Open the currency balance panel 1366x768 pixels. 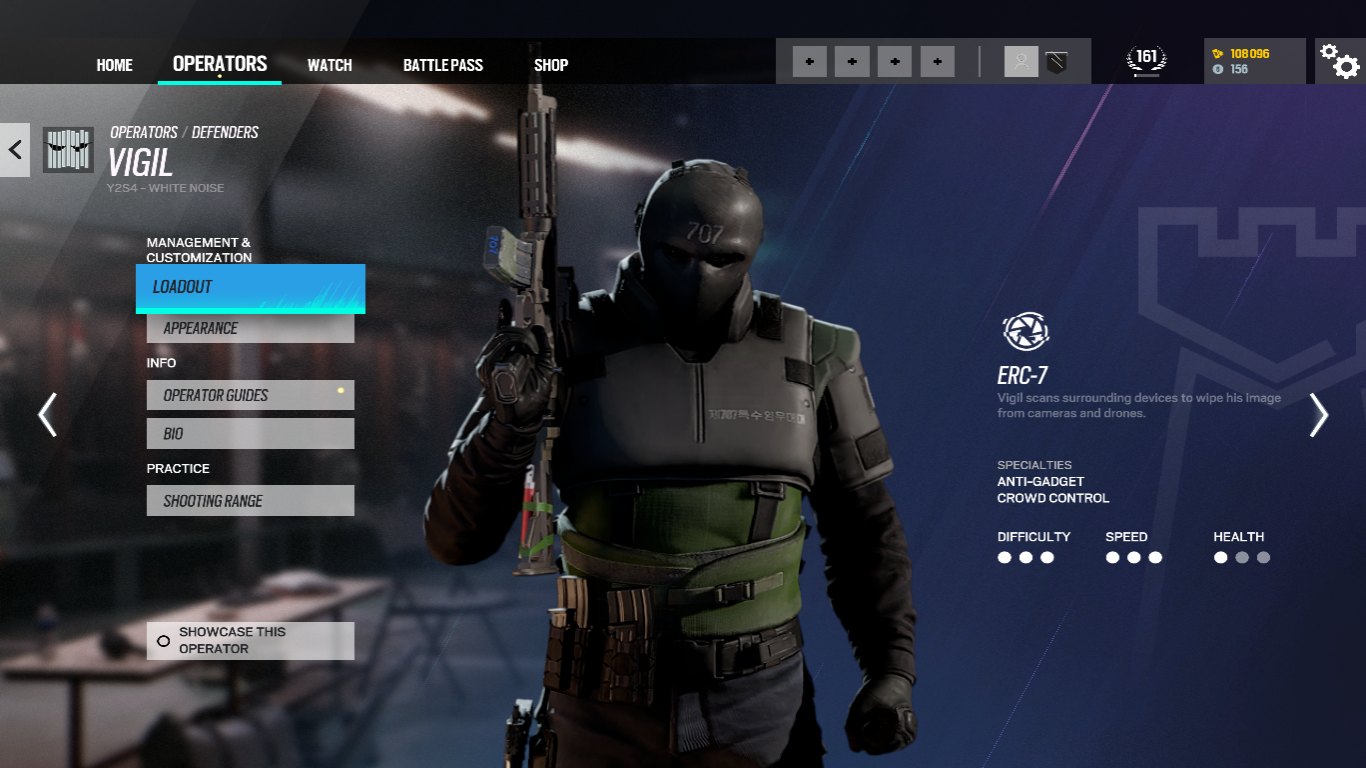(1254, 61)
